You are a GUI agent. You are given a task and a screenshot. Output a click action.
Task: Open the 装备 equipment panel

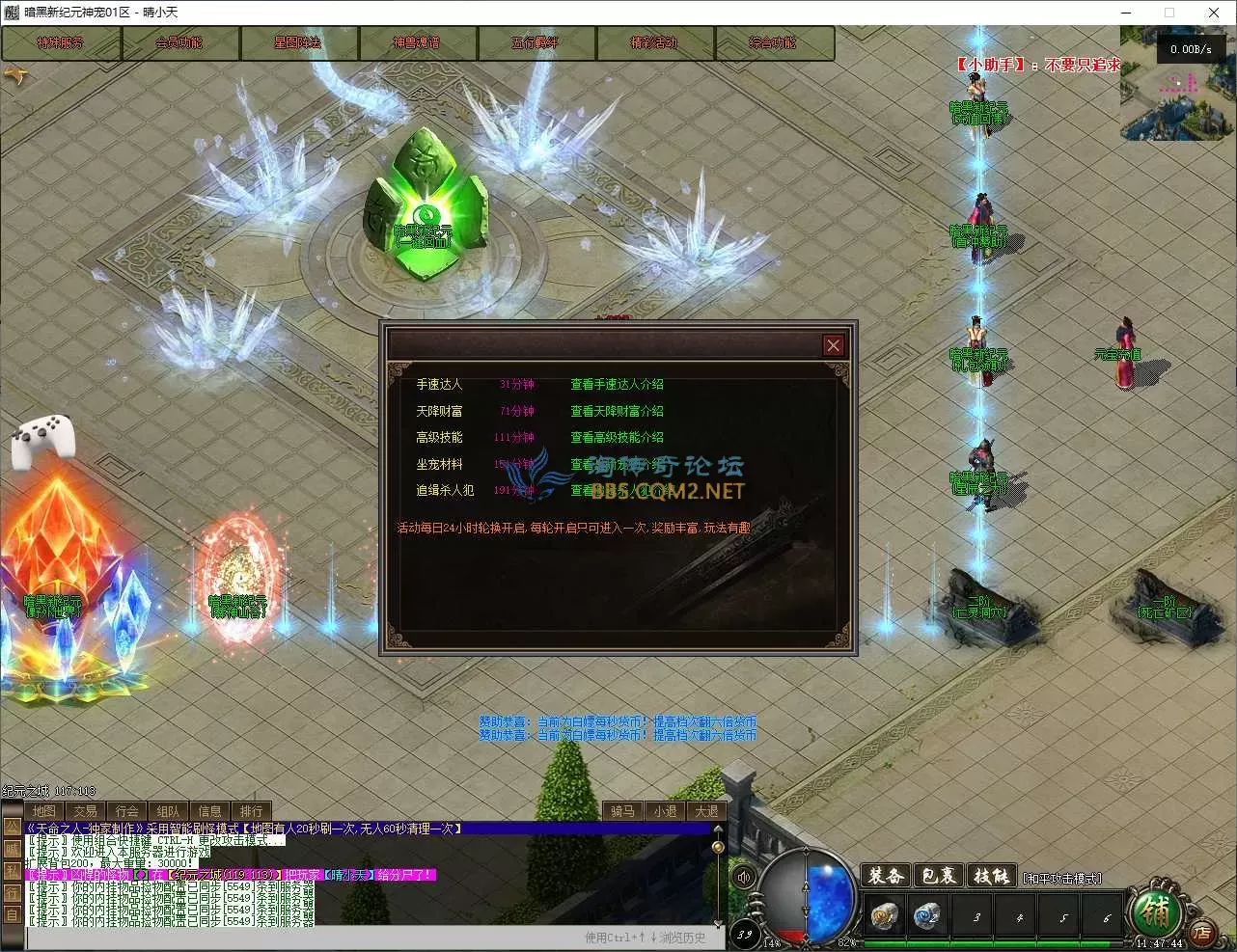pyautogui.click(x=885, y=876)
